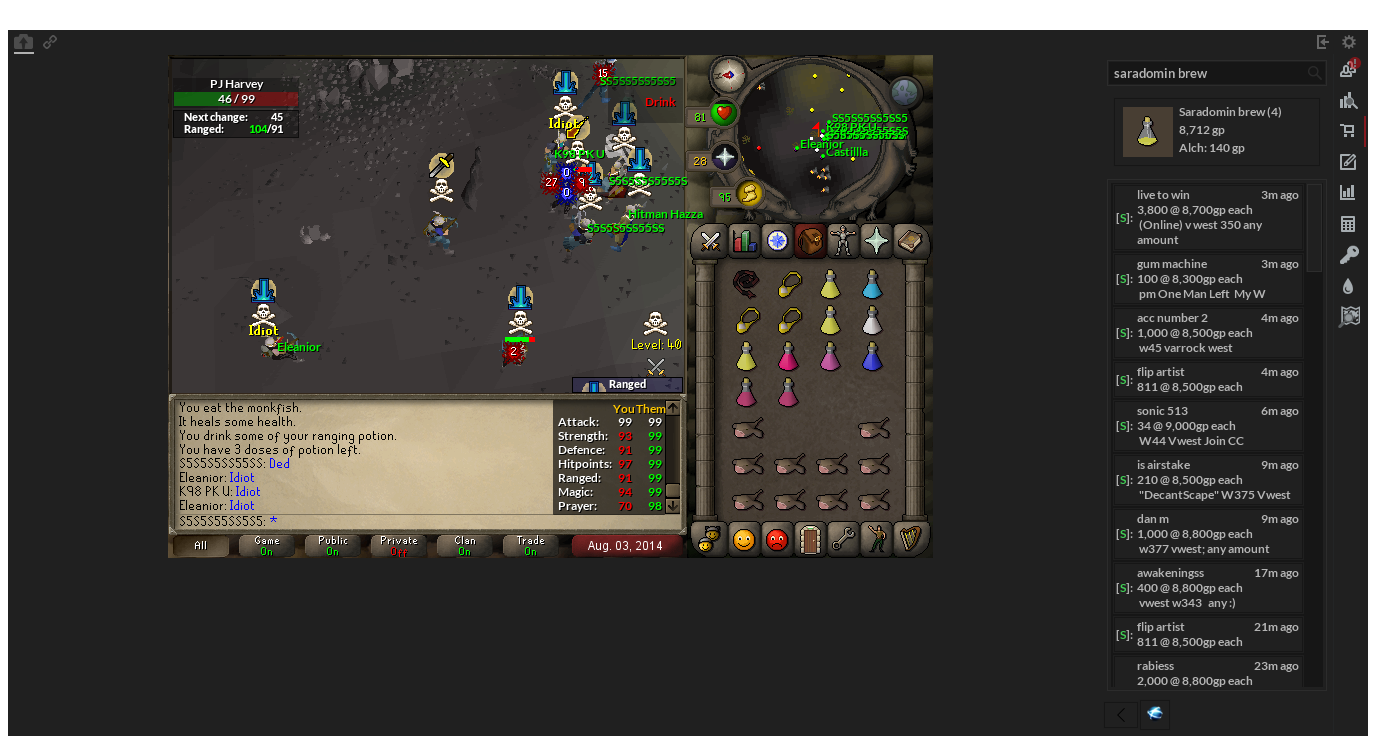Open the inventory backpack tab
Screen dimensions: 1376x744
(809, 242)
